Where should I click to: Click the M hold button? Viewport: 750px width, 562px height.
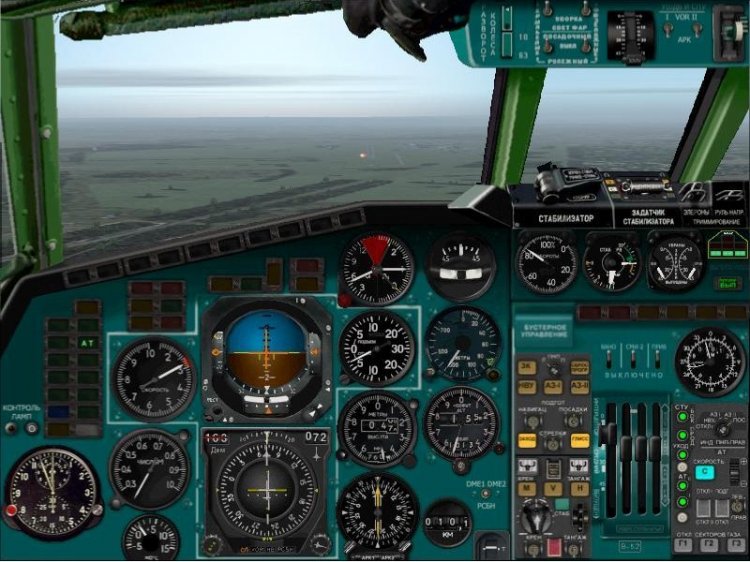click(527, 489)
